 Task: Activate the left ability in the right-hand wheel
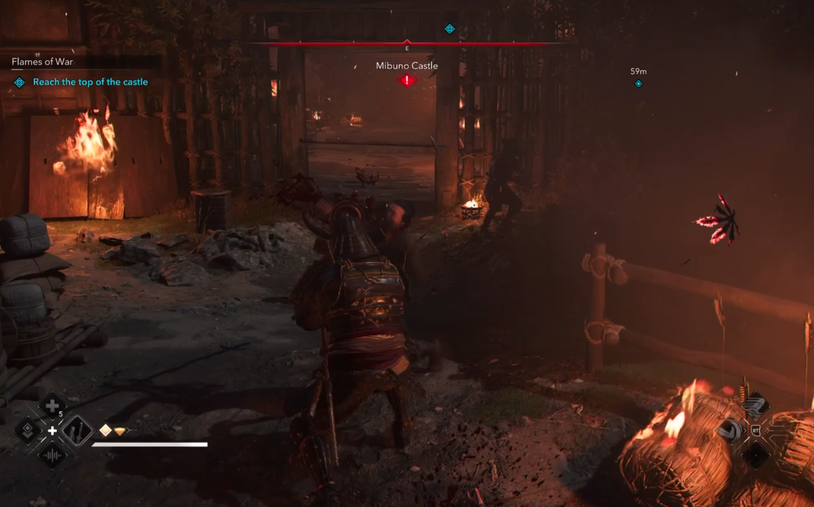(x=732, y=430)
